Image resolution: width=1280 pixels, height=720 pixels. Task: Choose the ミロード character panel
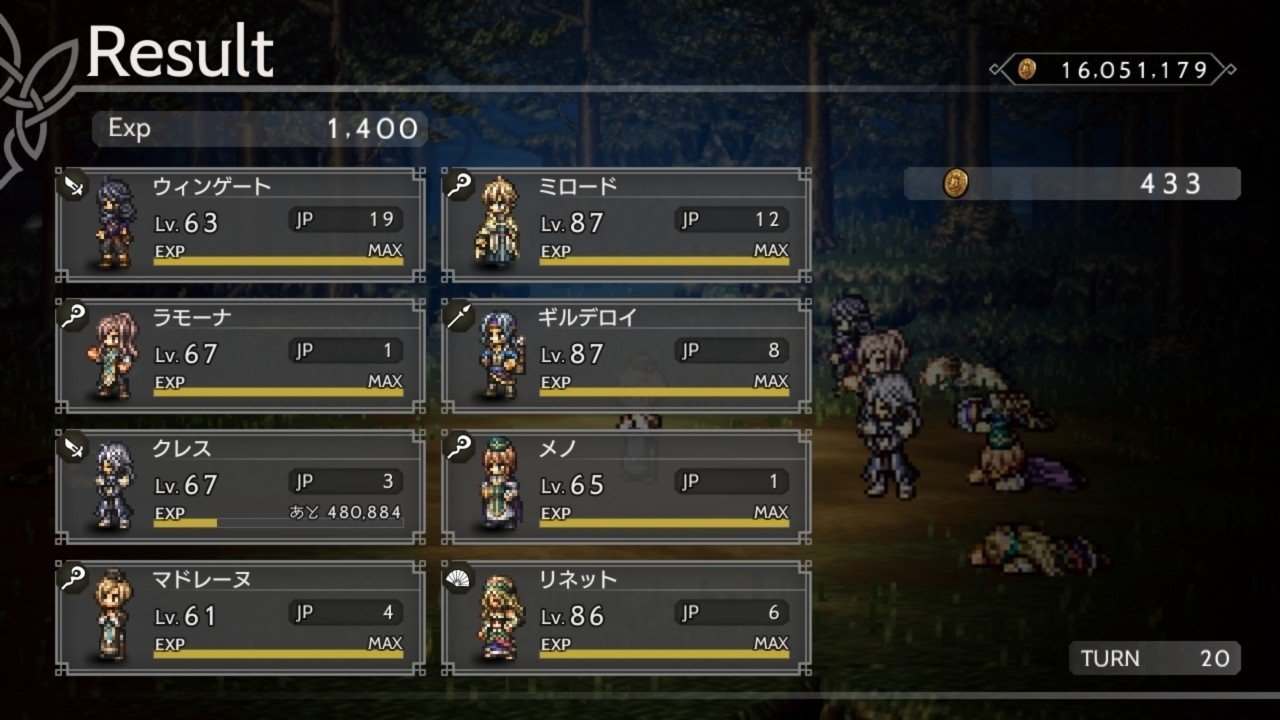click(x=626, y=225)
